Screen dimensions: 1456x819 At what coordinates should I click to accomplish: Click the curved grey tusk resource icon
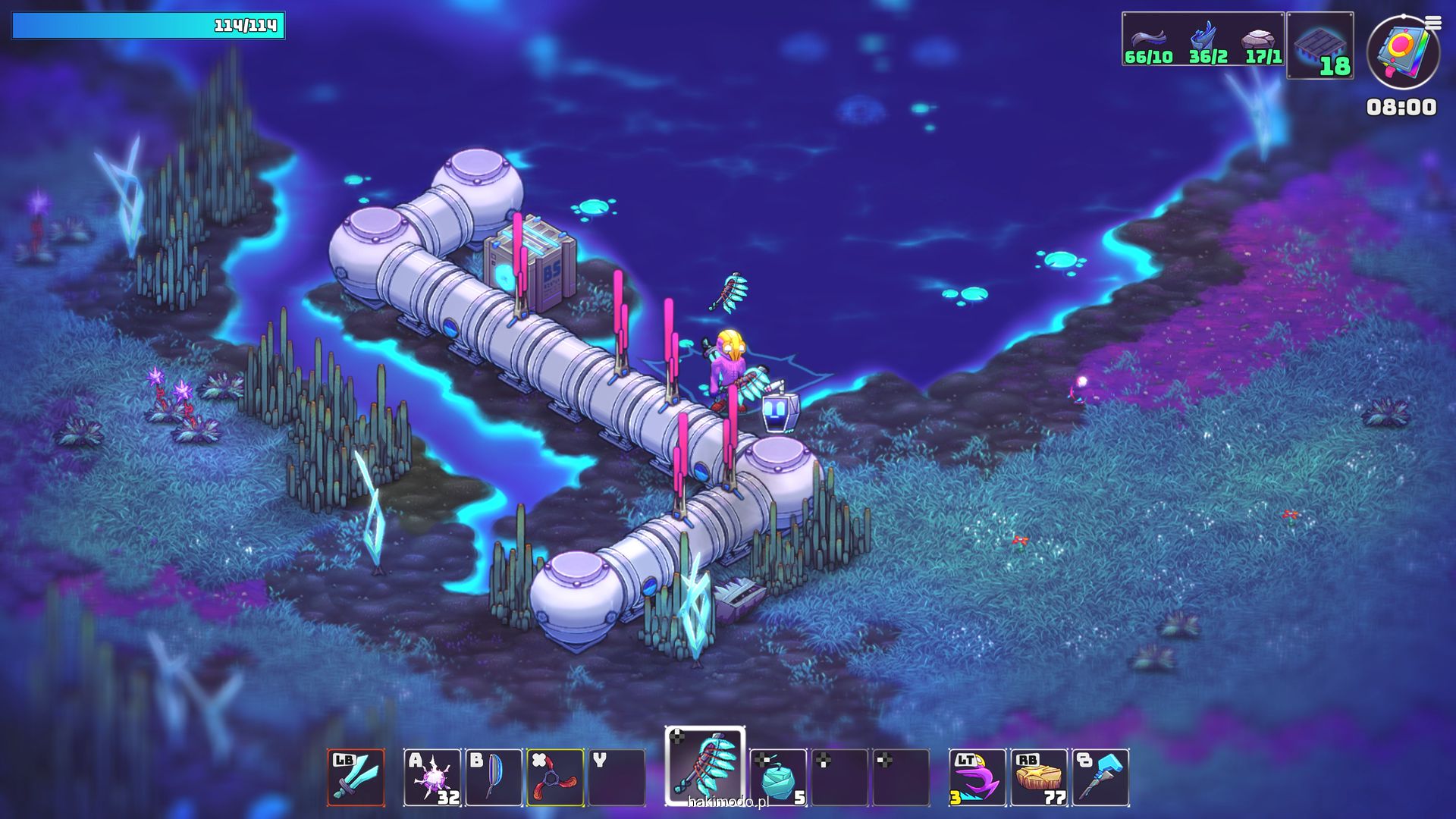1148,39
